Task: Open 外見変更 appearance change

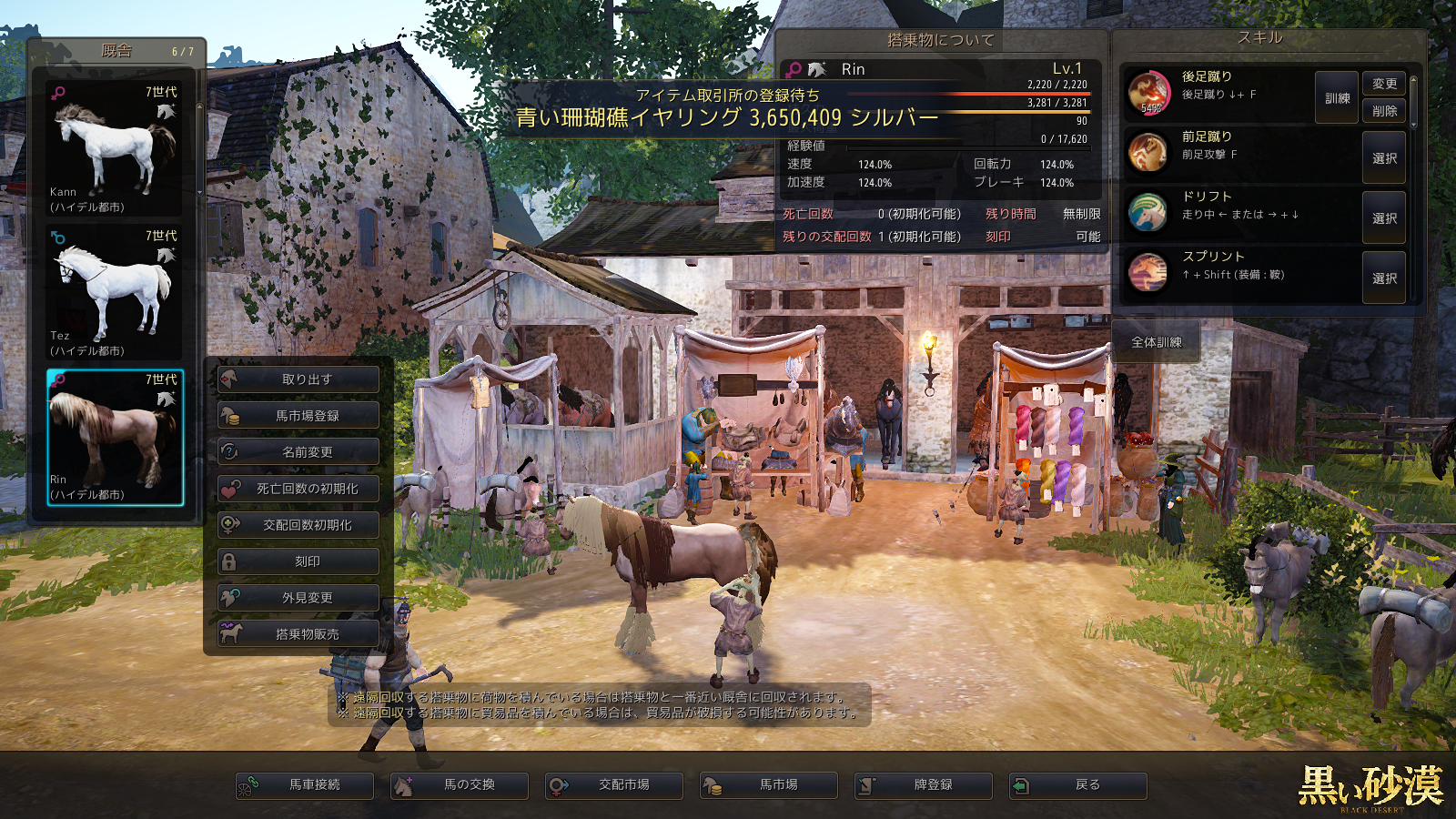Action: 298,598
